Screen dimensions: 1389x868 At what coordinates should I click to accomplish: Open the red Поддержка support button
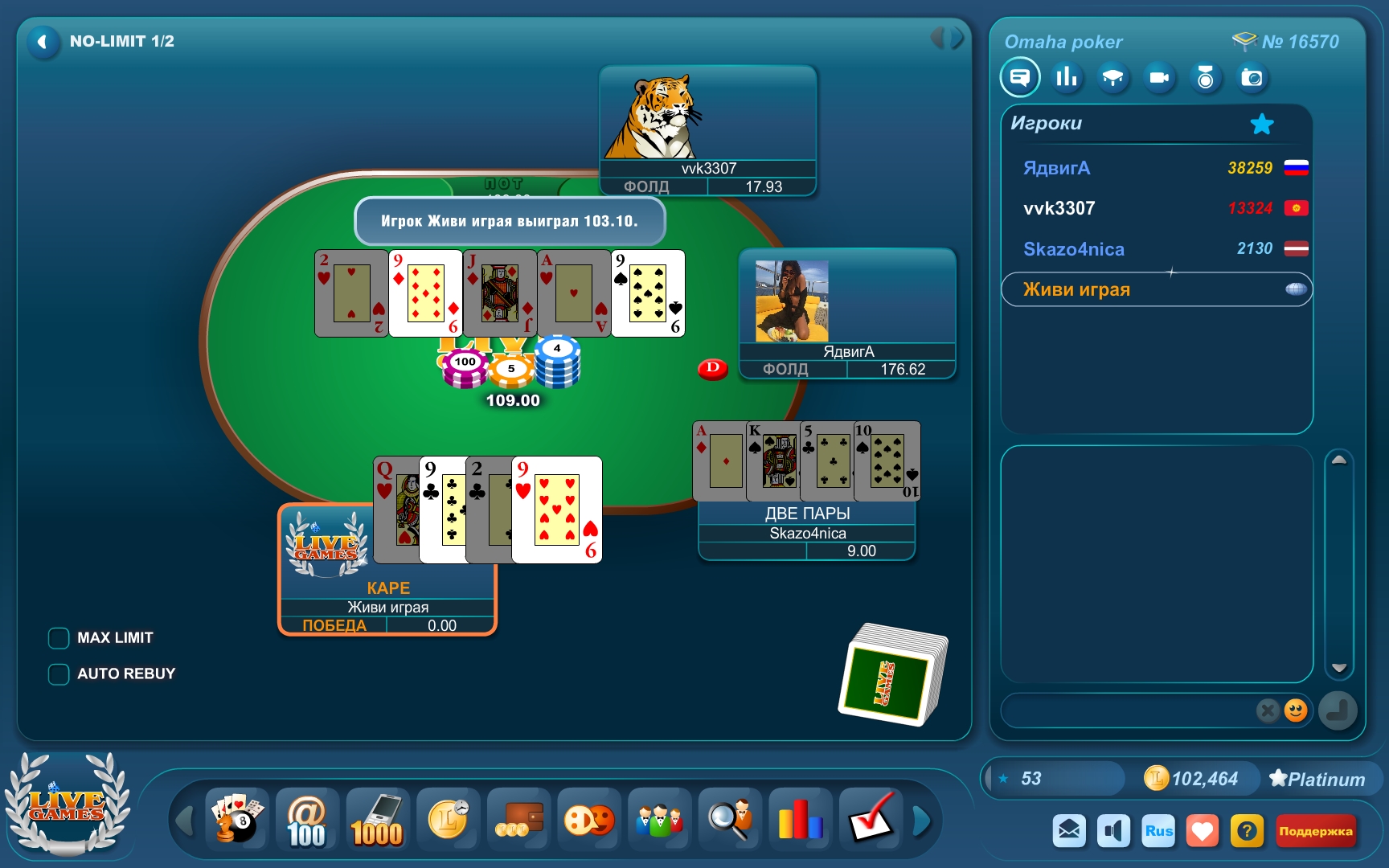[x=1315, y=831]
